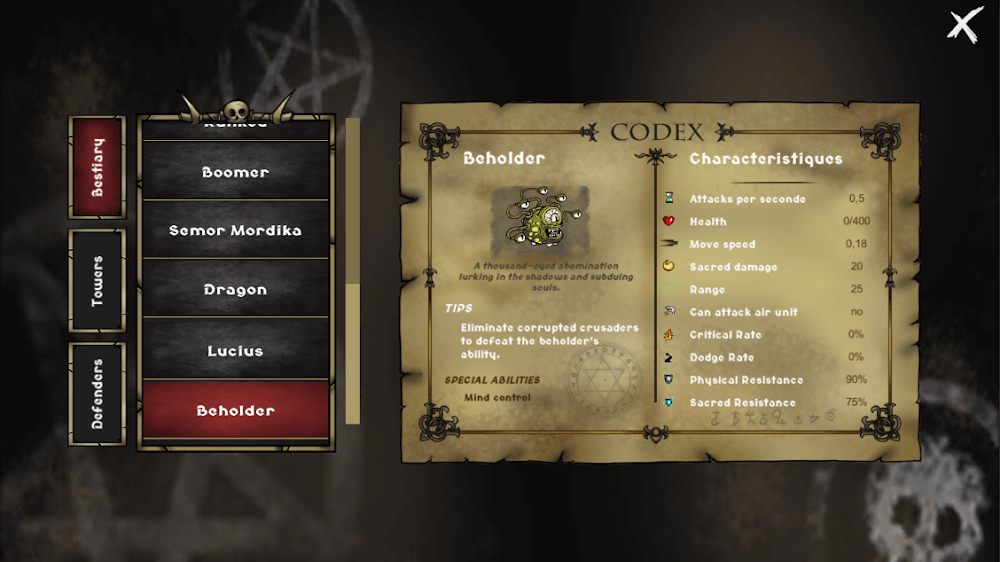Viewport: 1000px width, 562px height.
Task: Close the codex with the X button
Action: [962, 25]
